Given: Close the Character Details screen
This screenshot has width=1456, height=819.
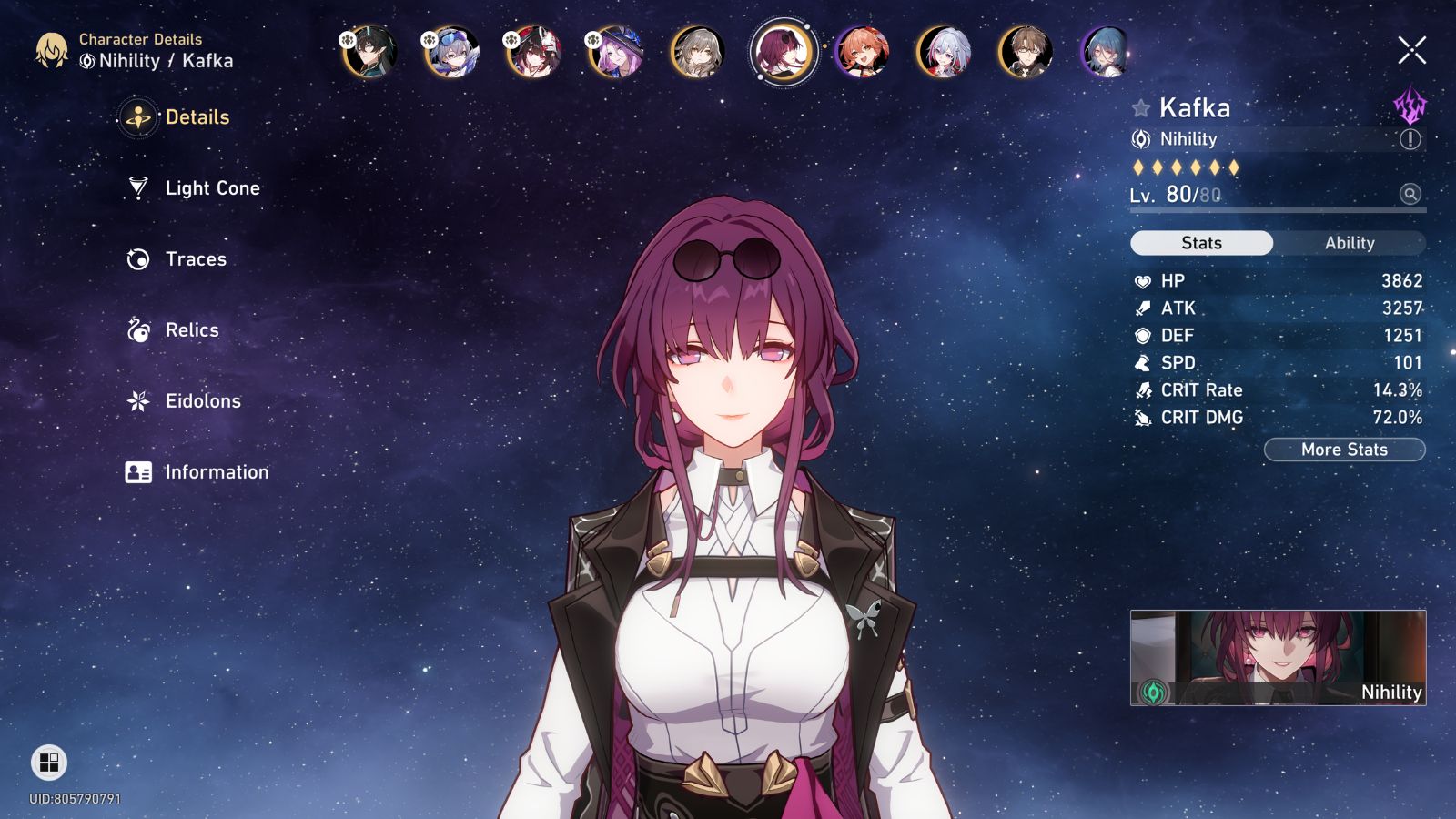Looking at the screenshot, I should (1411, 51).
